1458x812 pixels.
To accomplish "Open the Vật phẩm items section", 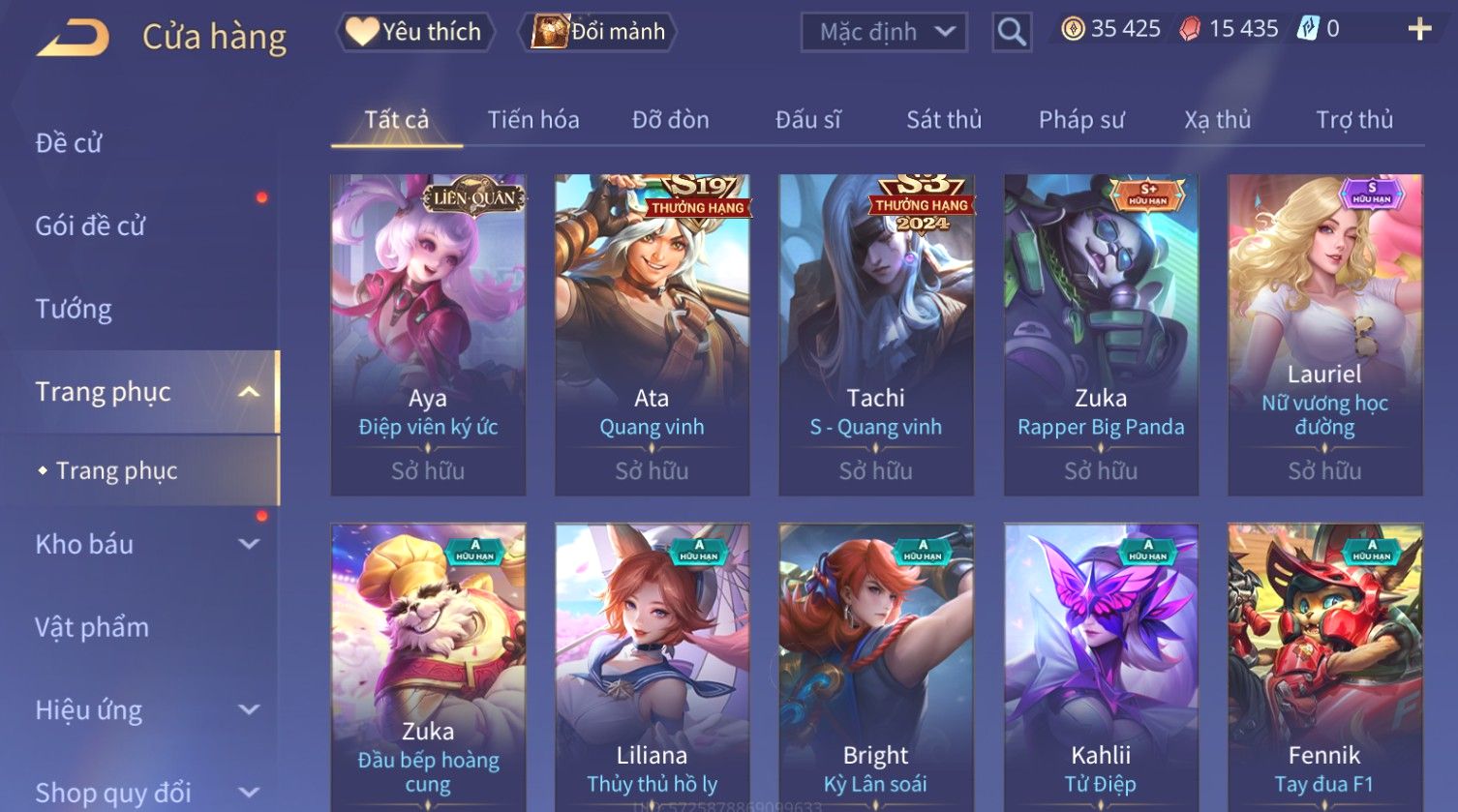I will pos(92,627).
